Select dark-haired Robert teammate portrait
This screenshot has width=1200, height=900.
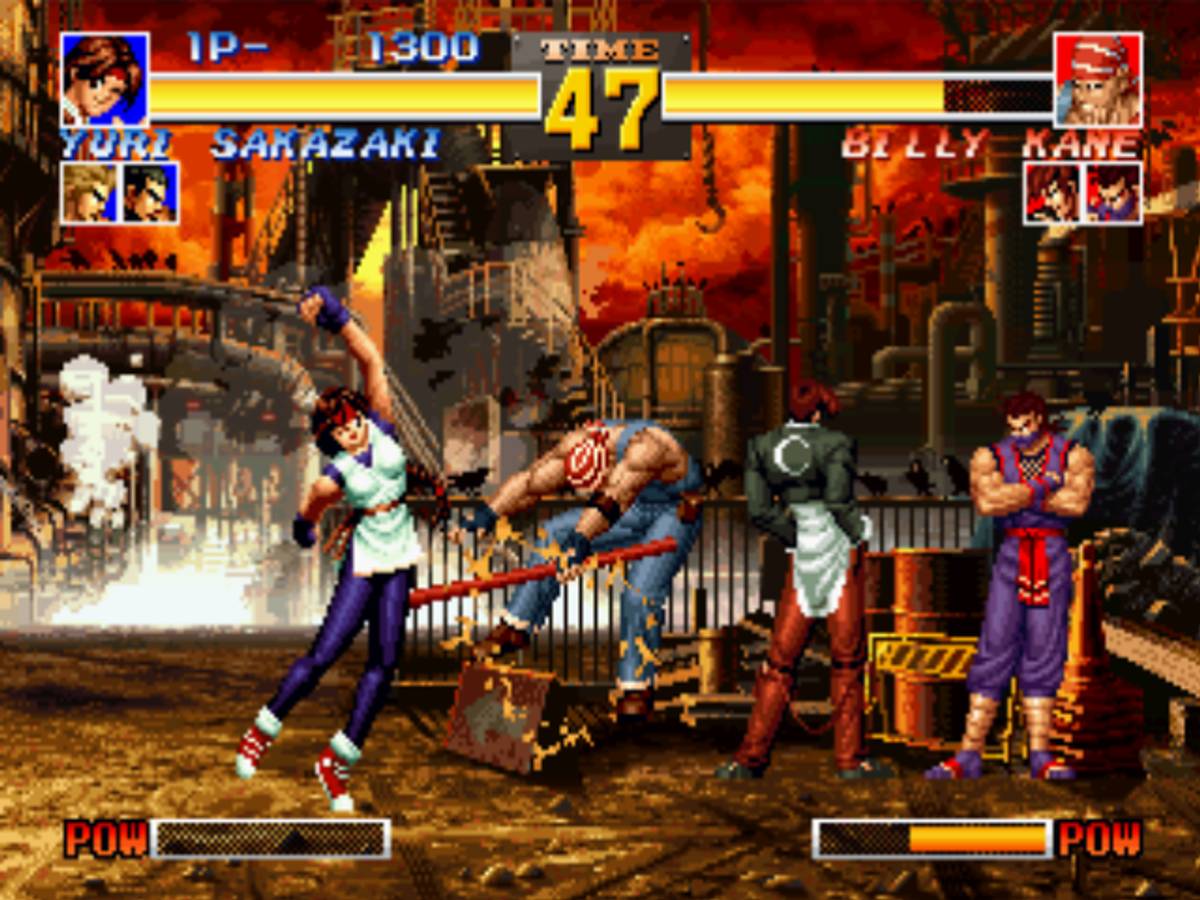(150, 193)
